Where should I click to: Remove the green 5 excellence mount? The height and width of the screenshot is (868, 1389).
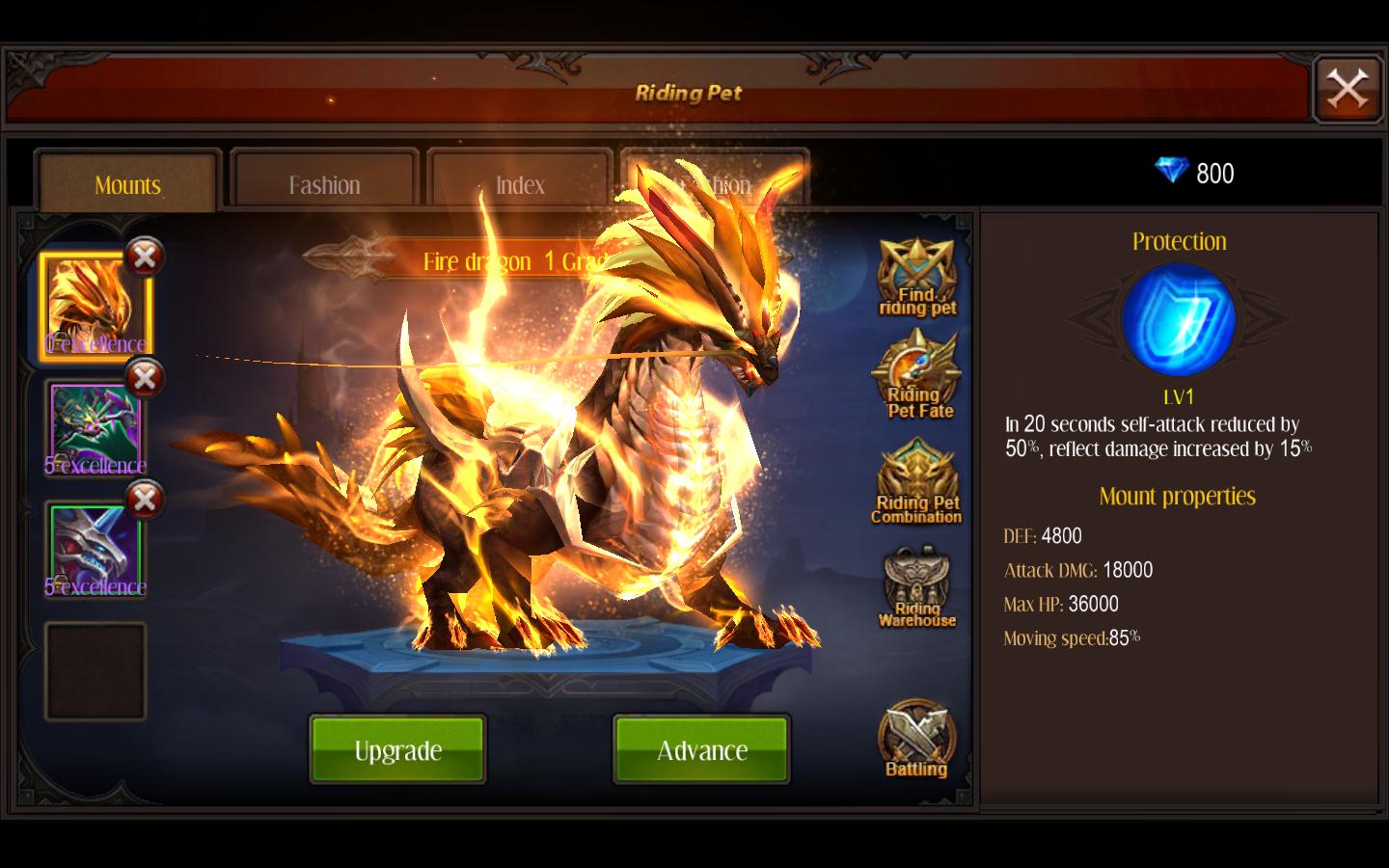[145, 378]
